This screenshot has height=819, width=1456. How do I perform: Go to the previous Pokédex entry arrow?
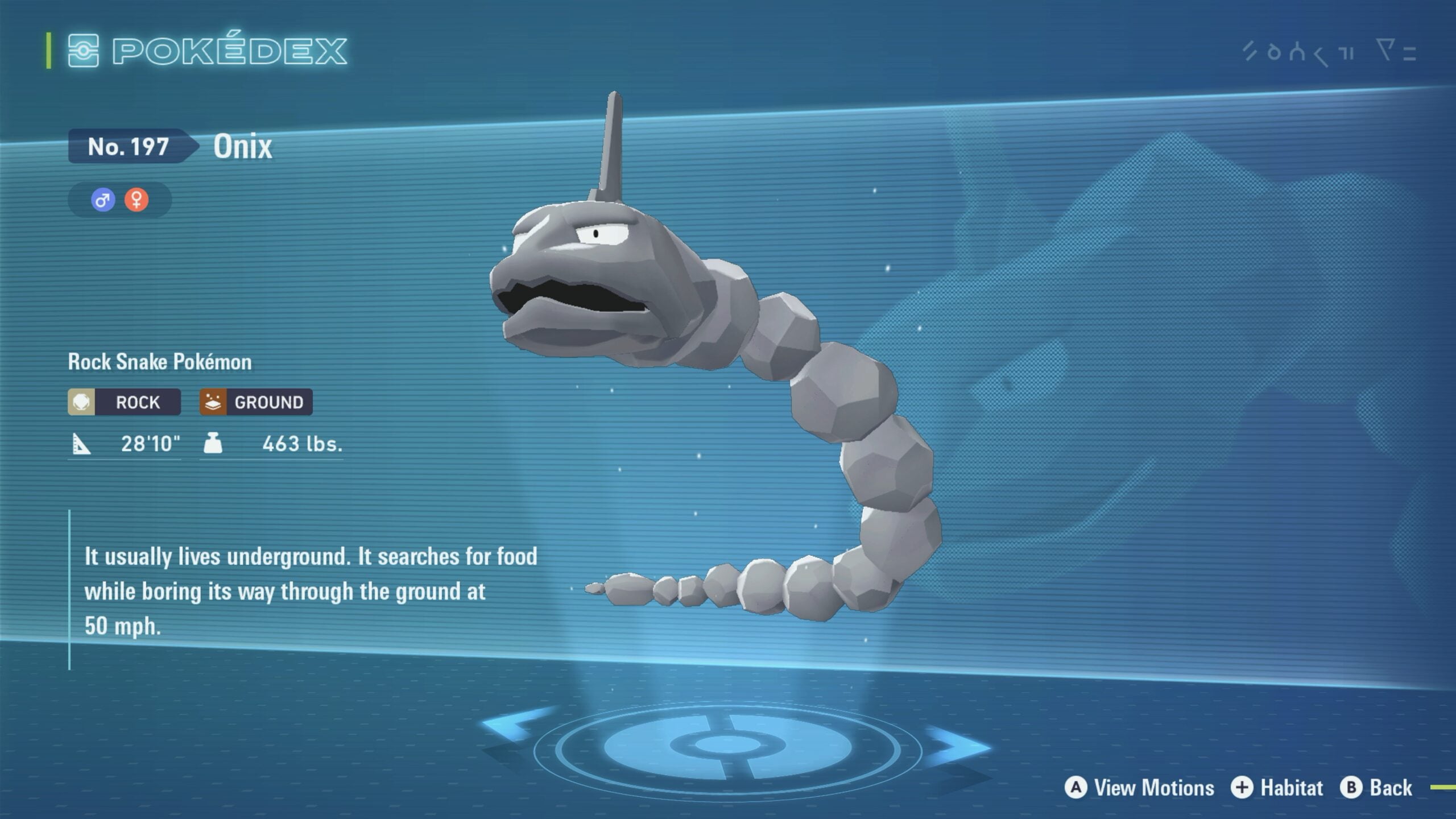(515, 725)
